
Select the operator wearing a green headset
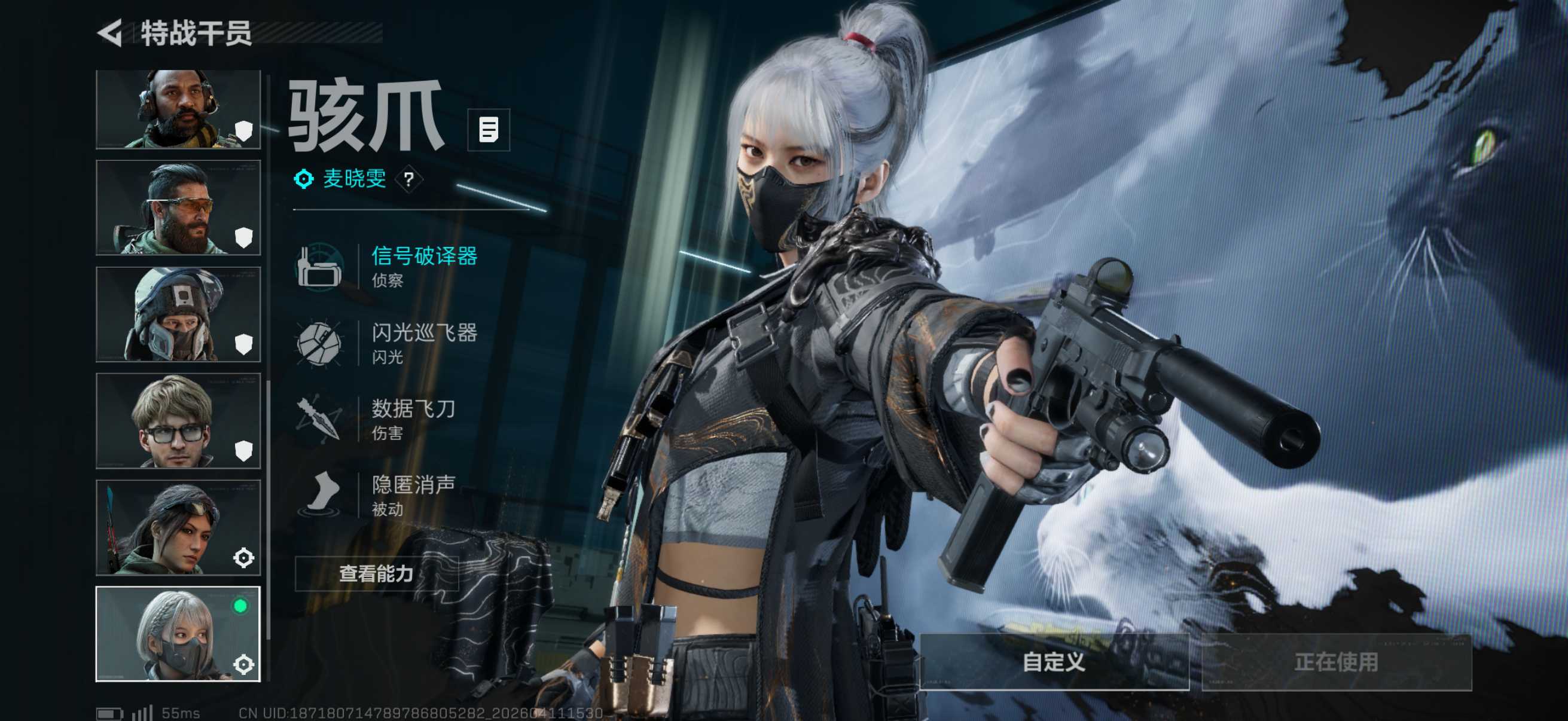pyautogui.click(x=178, y=109)
